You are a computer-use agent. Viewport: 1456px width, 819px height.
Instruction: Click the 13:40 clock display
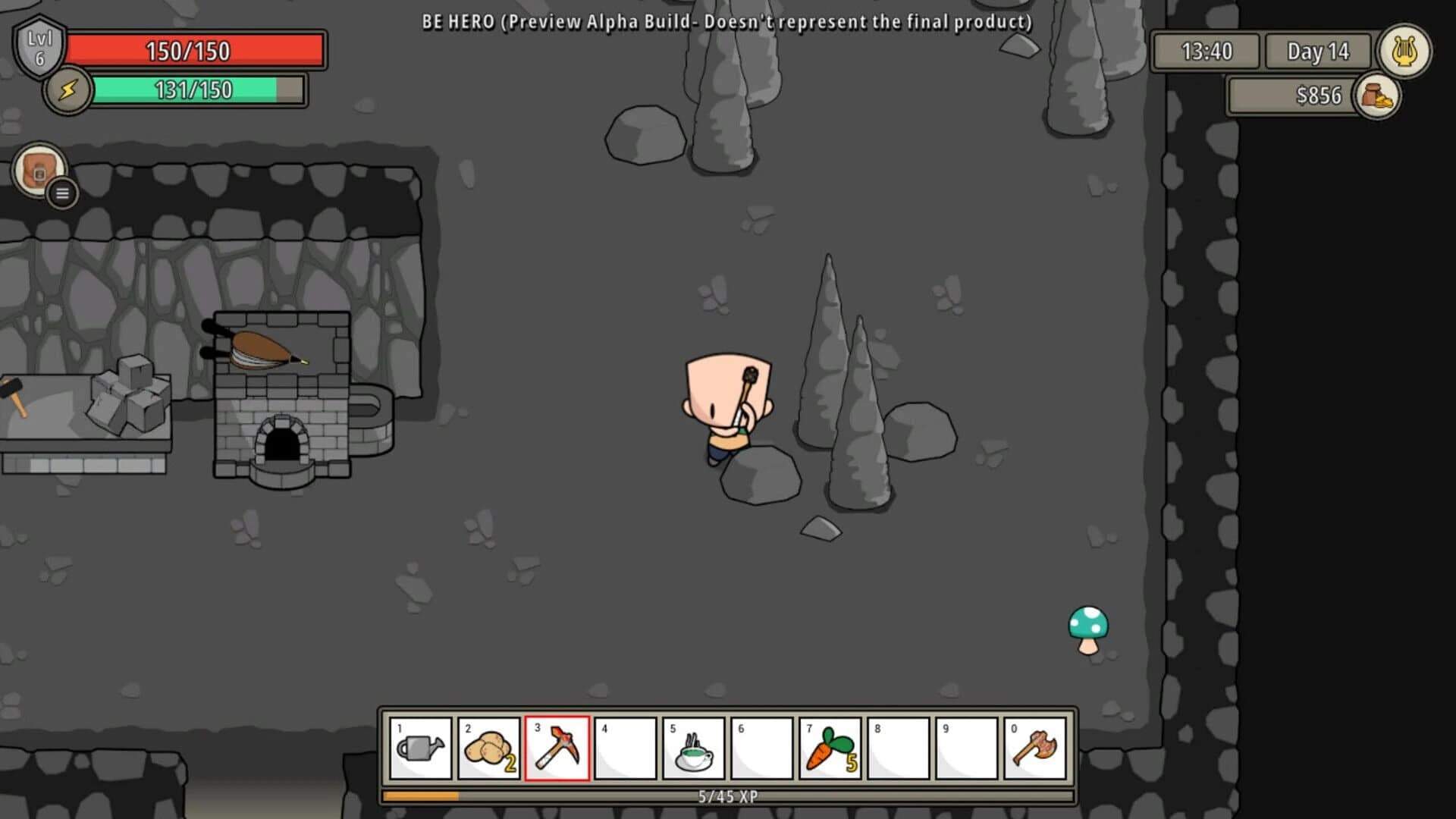1208,52
